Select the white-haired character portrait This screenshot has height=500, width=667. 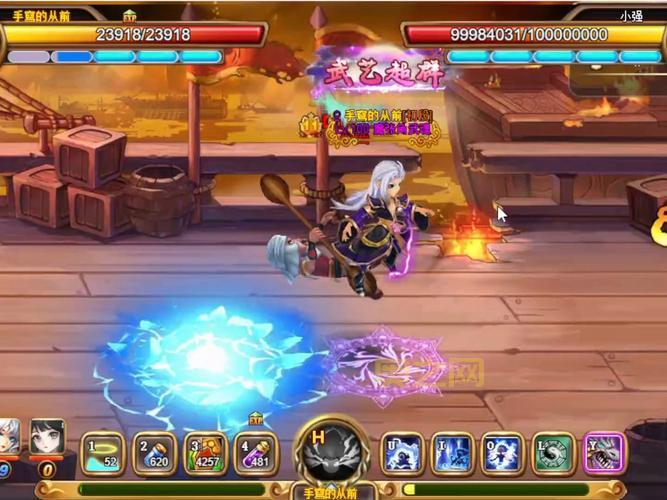(x=8, y=442)
